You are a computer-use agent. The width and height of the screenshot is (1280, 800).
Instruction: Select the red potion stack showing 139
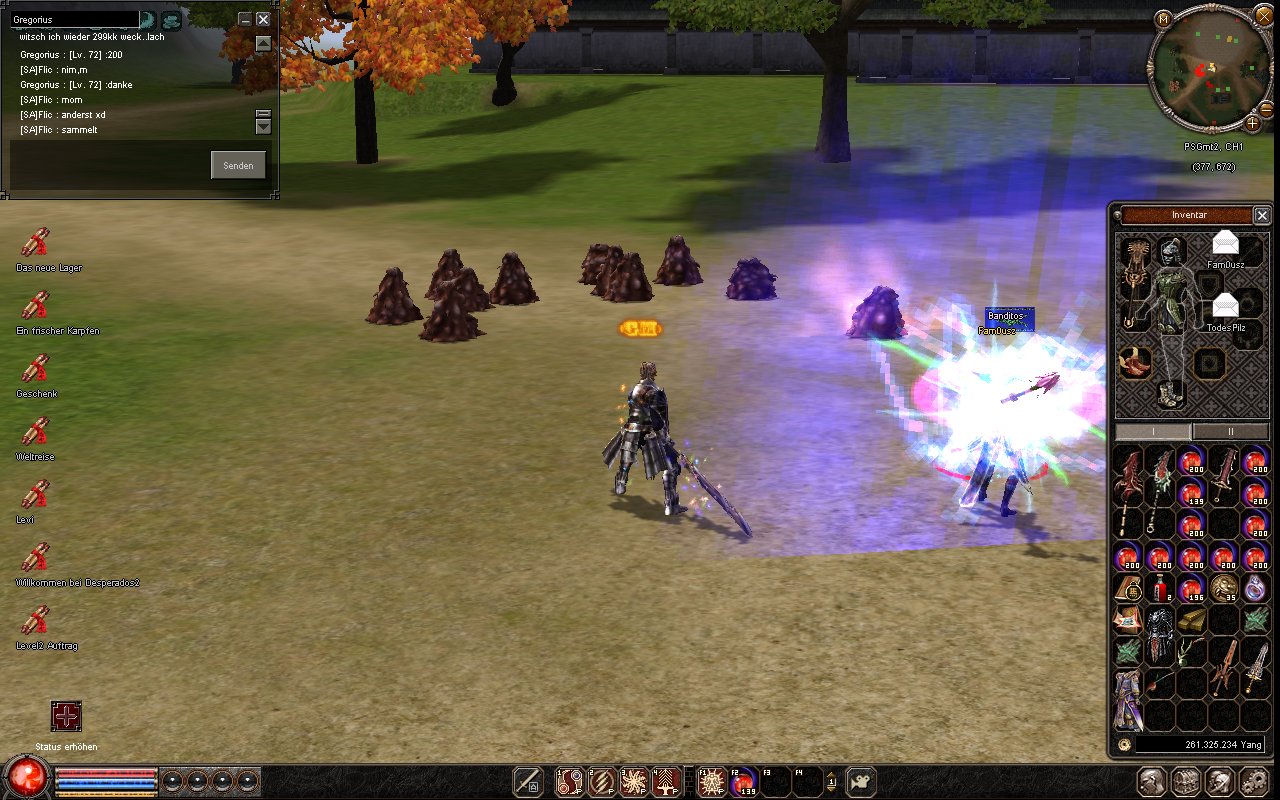pos(1191,493)
